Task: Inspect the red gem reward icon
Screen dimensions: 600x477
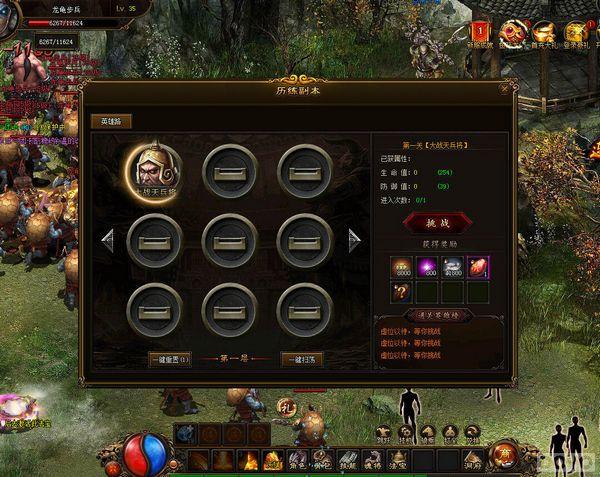Action: click(x=478, y=267)
